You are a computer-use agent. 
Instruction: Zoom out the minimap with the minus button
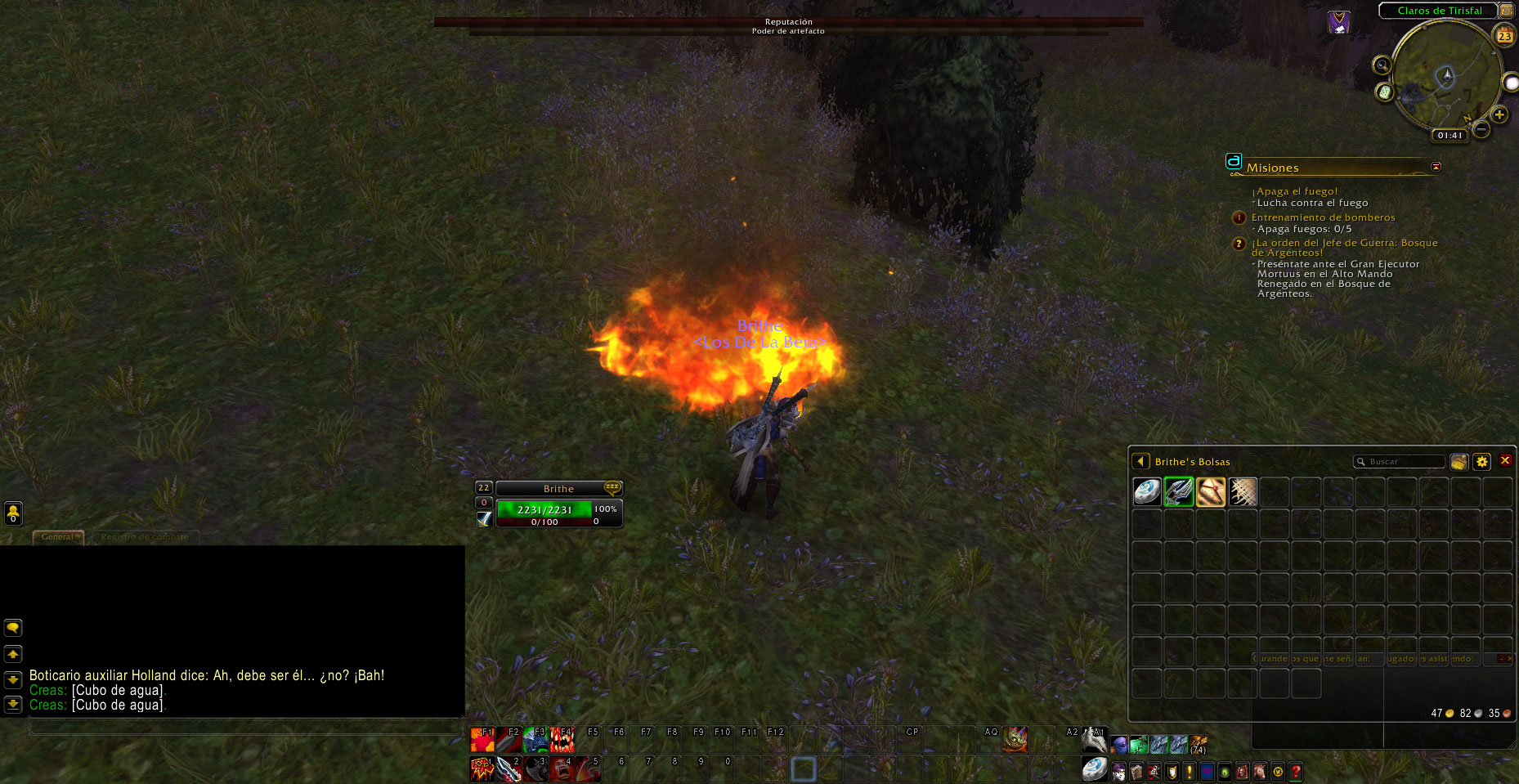click(x=1481, y=128)
